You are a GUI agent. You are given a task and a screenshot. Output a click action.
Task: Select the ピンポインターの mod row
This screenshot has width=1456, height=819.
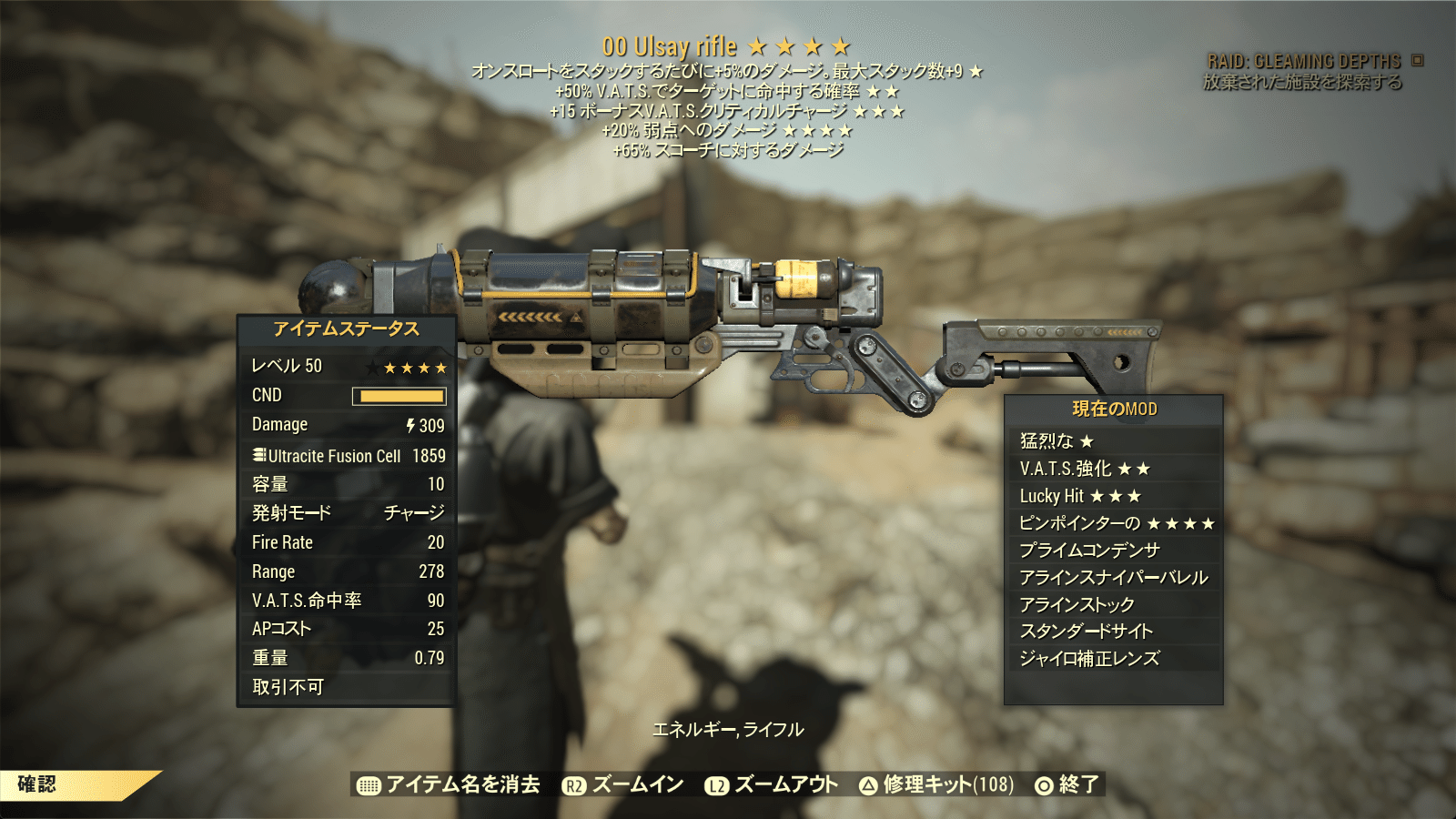1113,523
